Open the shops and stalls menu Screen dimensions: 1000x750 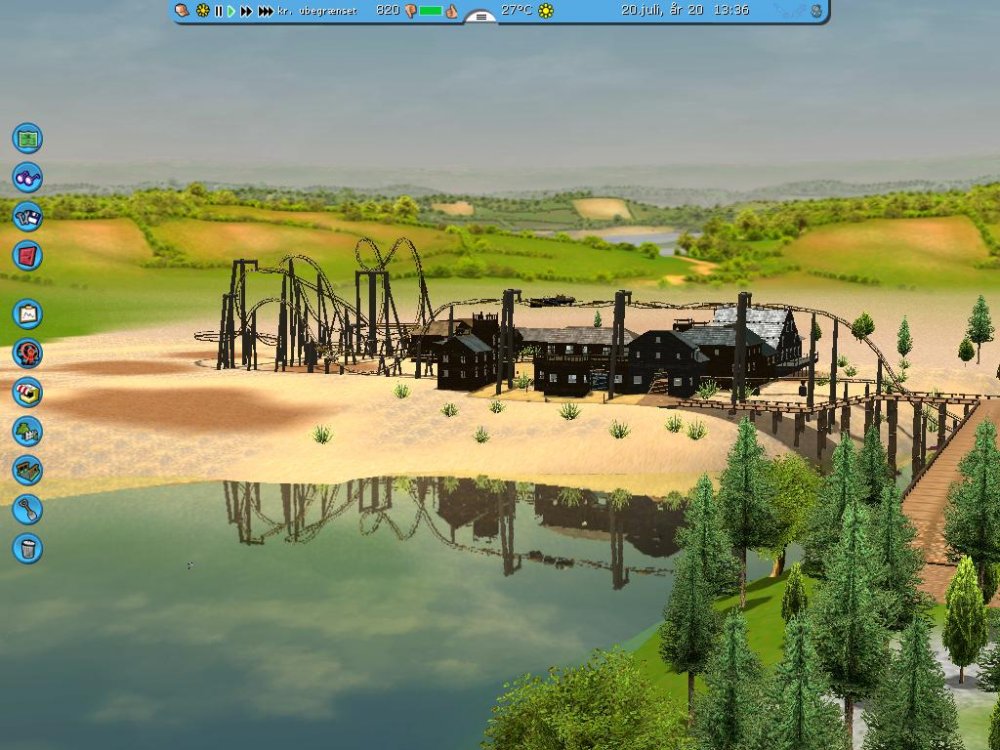[x=27, y=392]
